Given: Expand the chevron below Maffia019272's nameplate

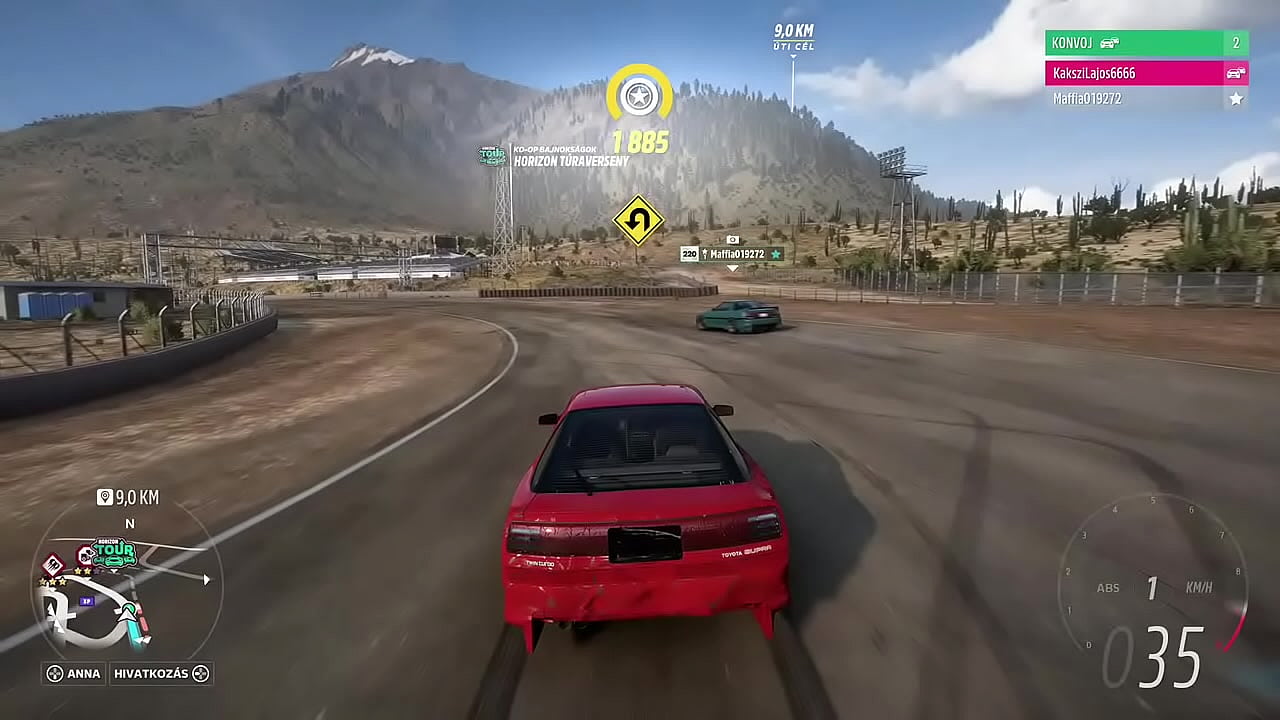Looking at the screenshot, I should [x=733, y=268].
